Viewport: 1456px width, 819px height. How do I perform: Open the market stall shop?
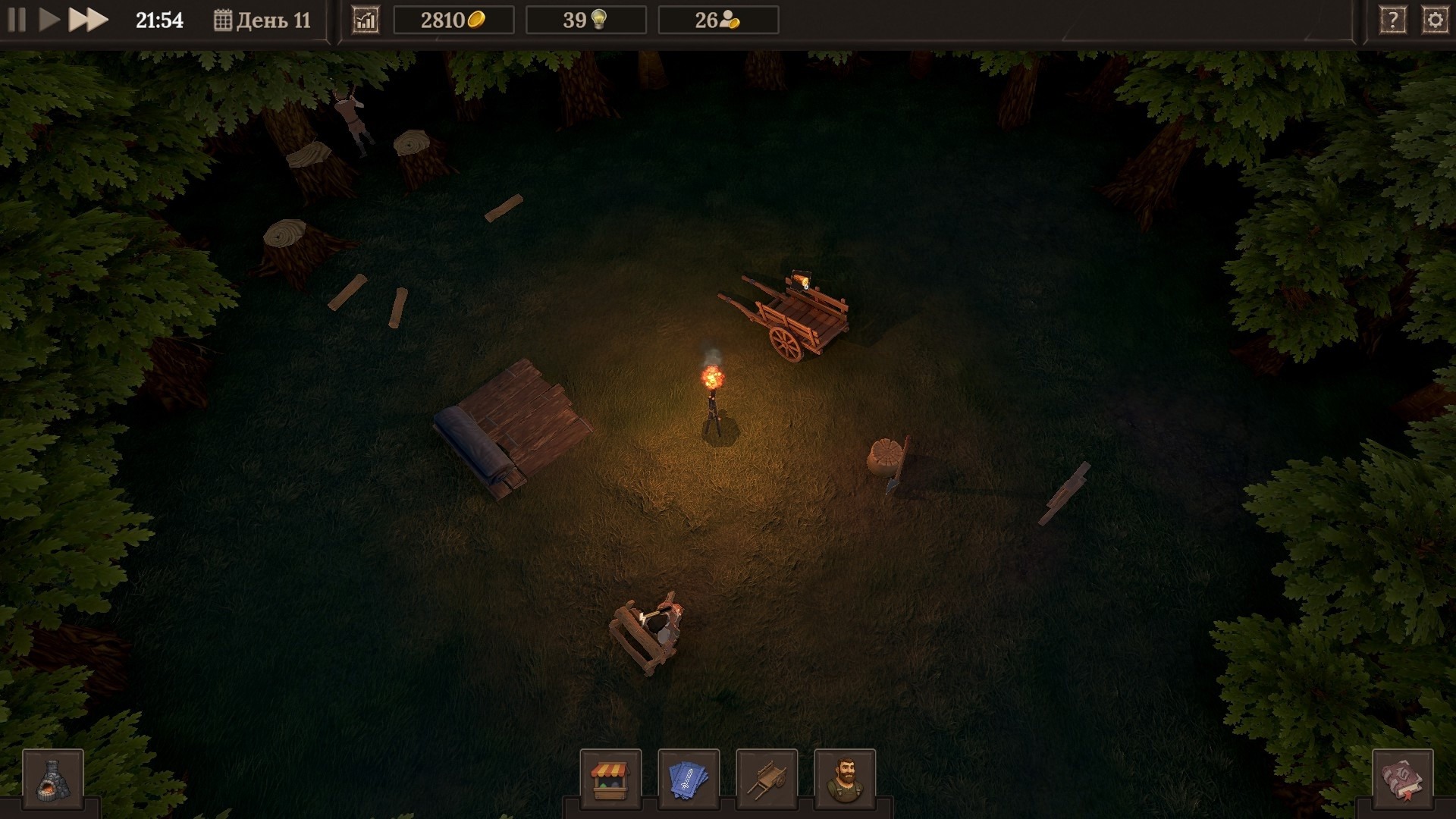pos(610,780)
